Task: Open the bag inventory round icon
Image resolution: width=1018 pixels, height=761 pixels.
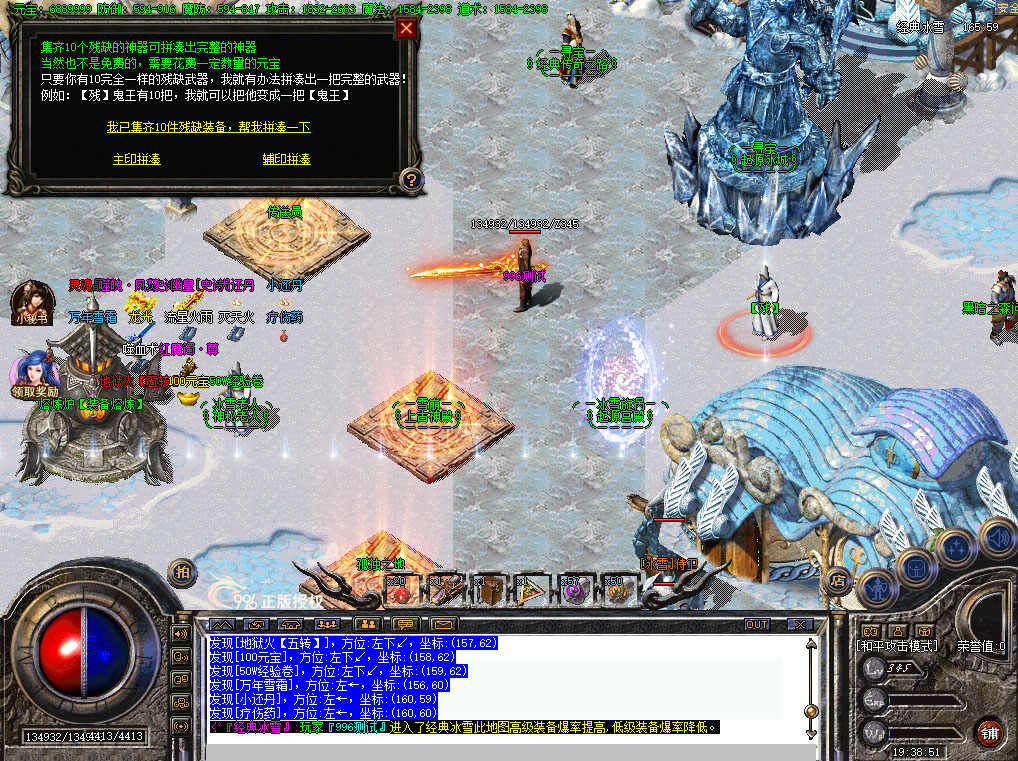Action: point(916,568)
